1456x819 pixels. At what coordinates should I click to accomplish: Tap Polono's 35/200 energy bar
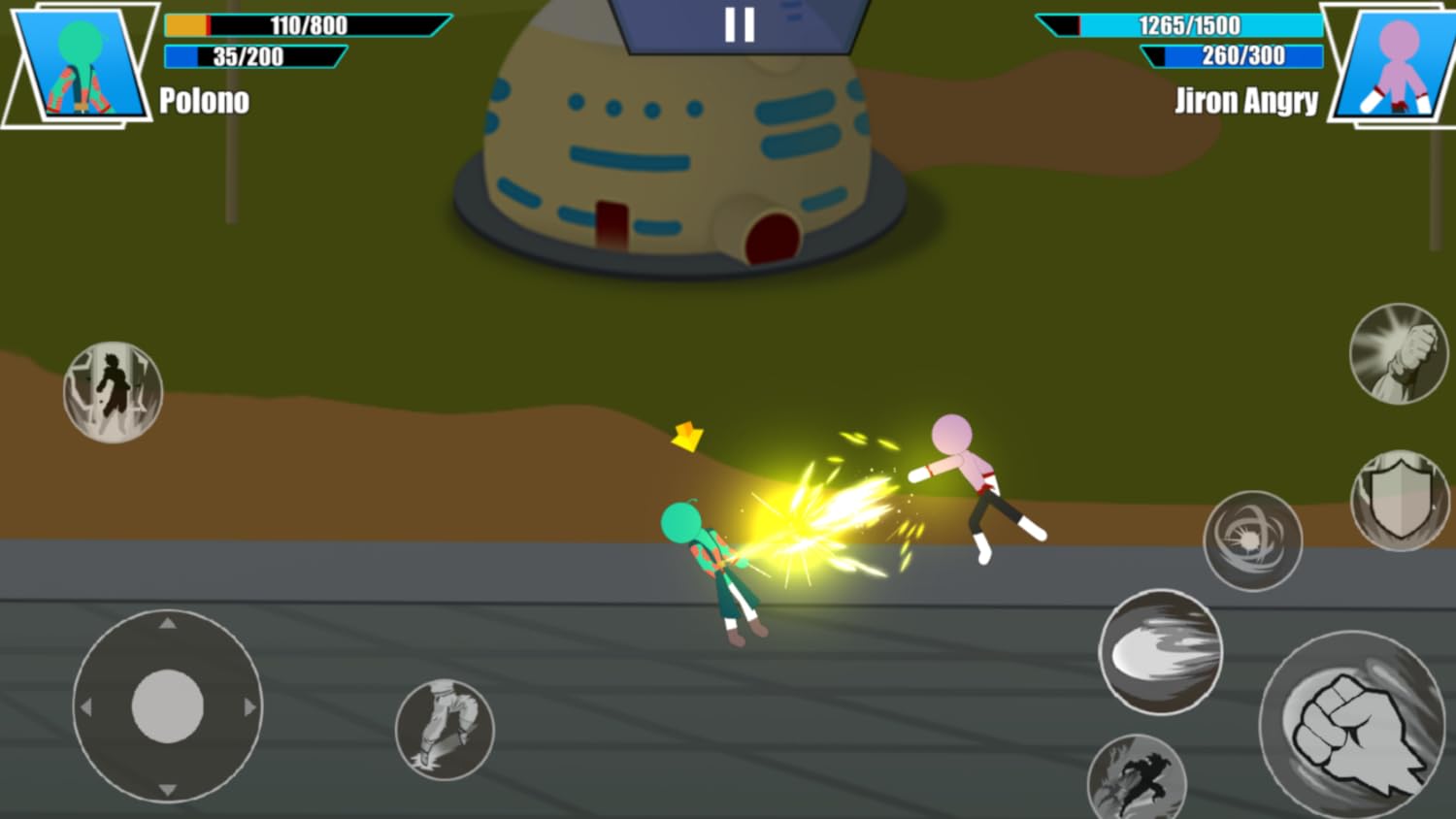[x=254, y=57]
